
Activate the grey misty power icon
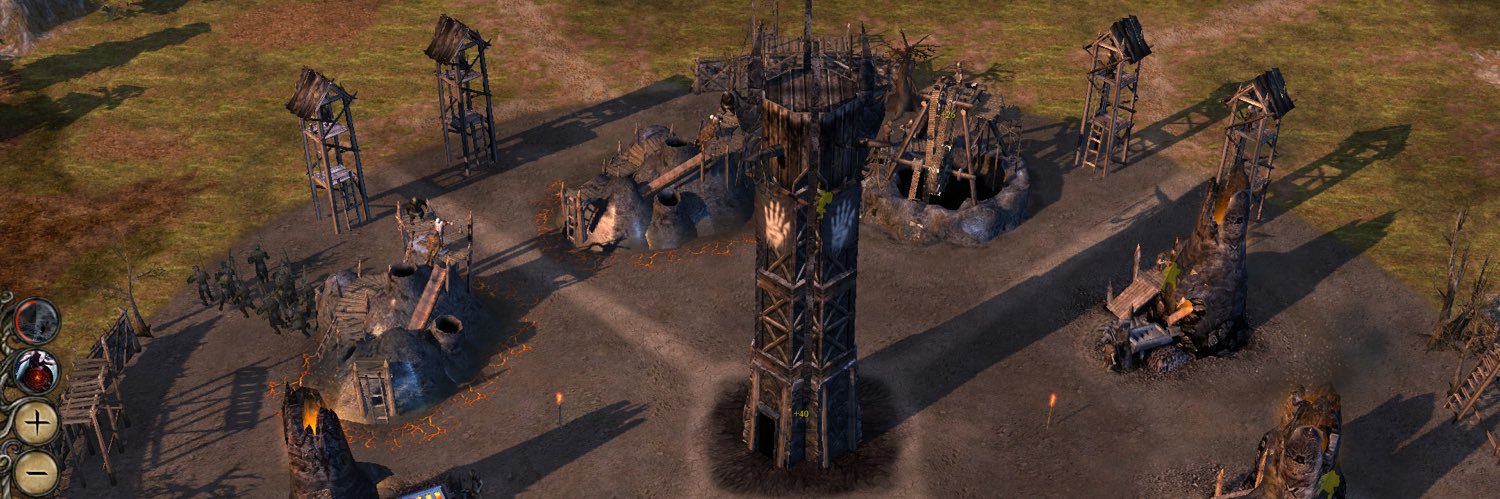37,321
